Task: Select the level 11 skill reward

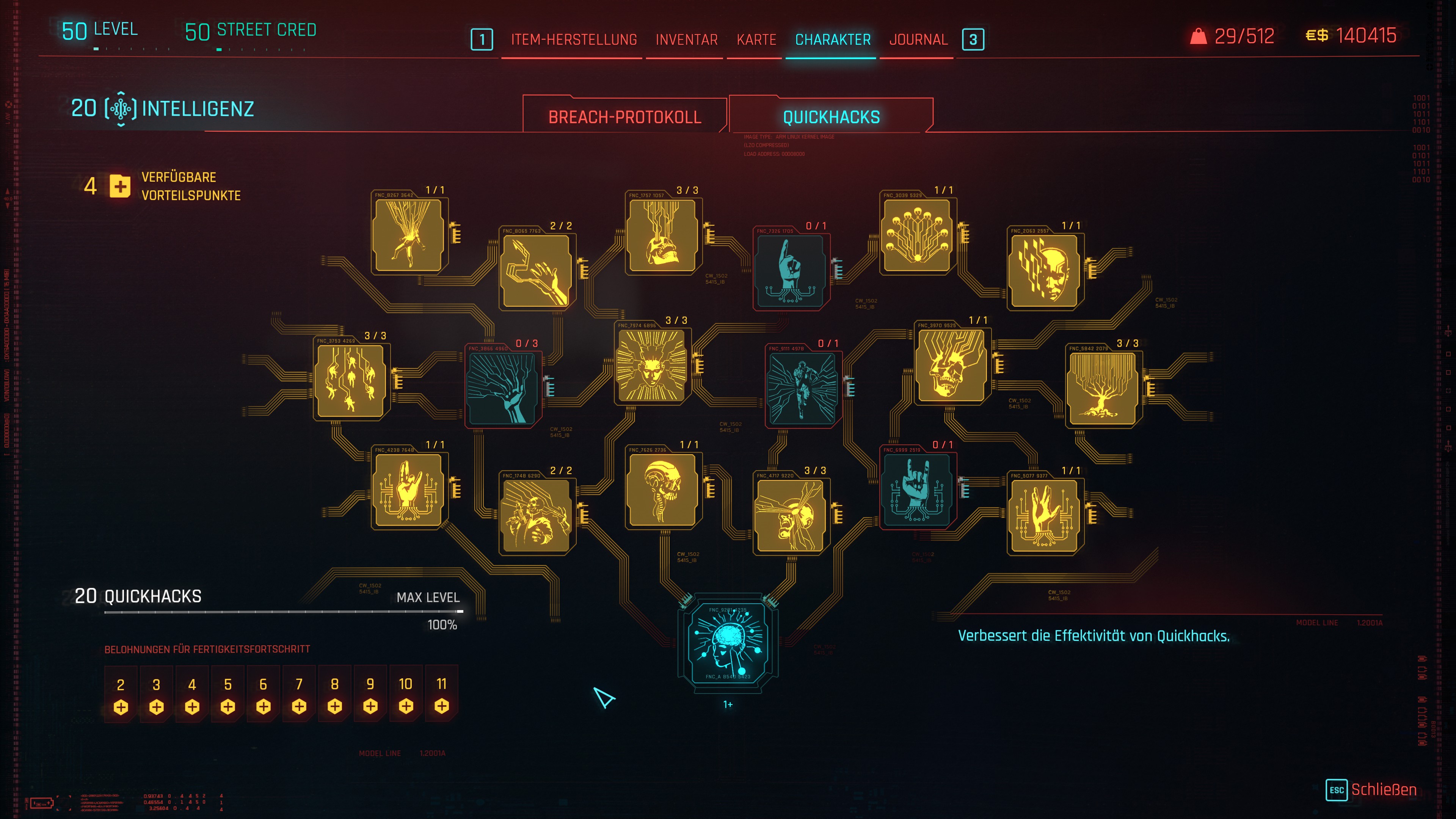Action: click(441, 694)
